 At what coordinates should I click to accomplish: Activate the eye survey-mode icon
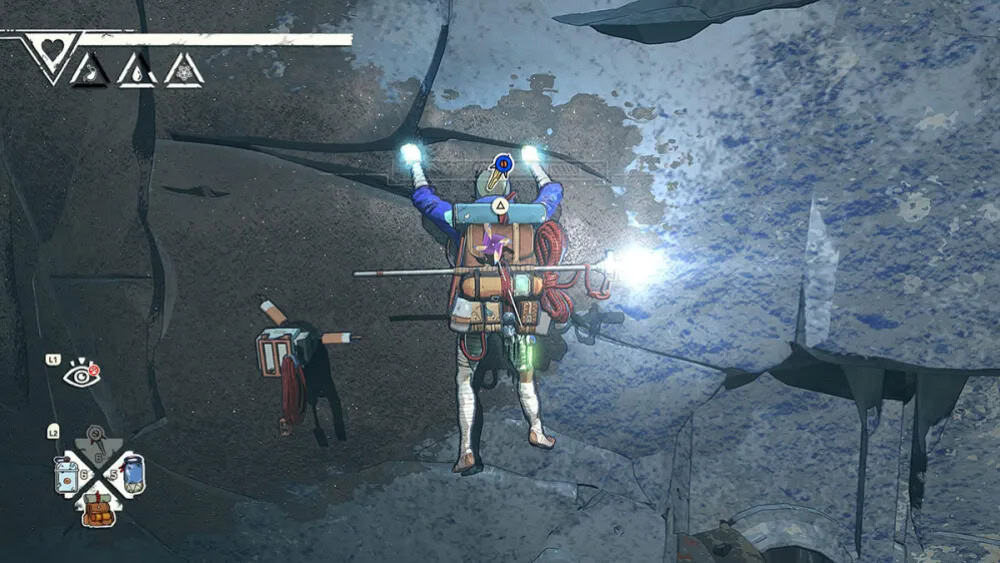point(79,375)
